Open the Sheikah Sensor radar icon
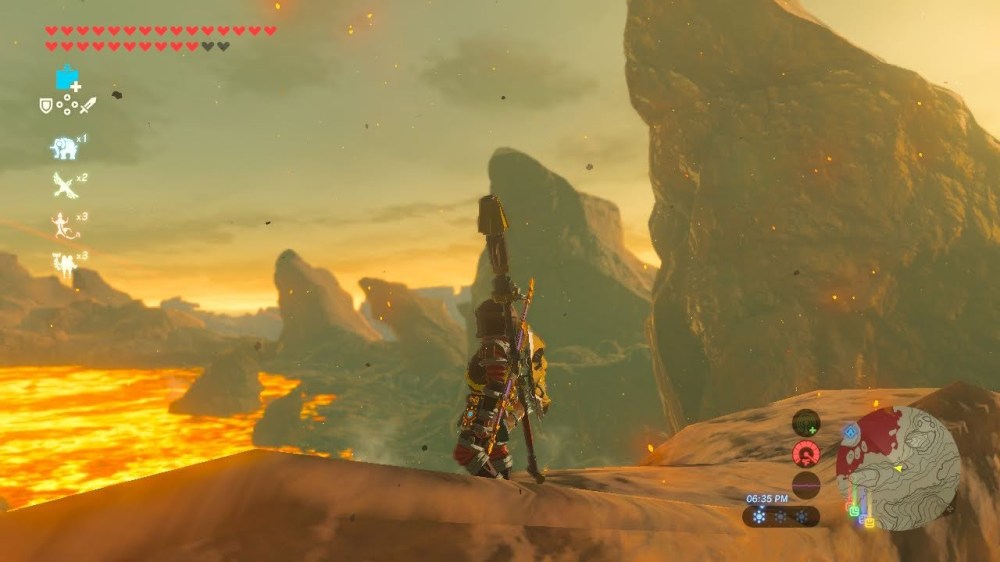The width and height of the screenshot is (1000, 562). click(806, 422)
